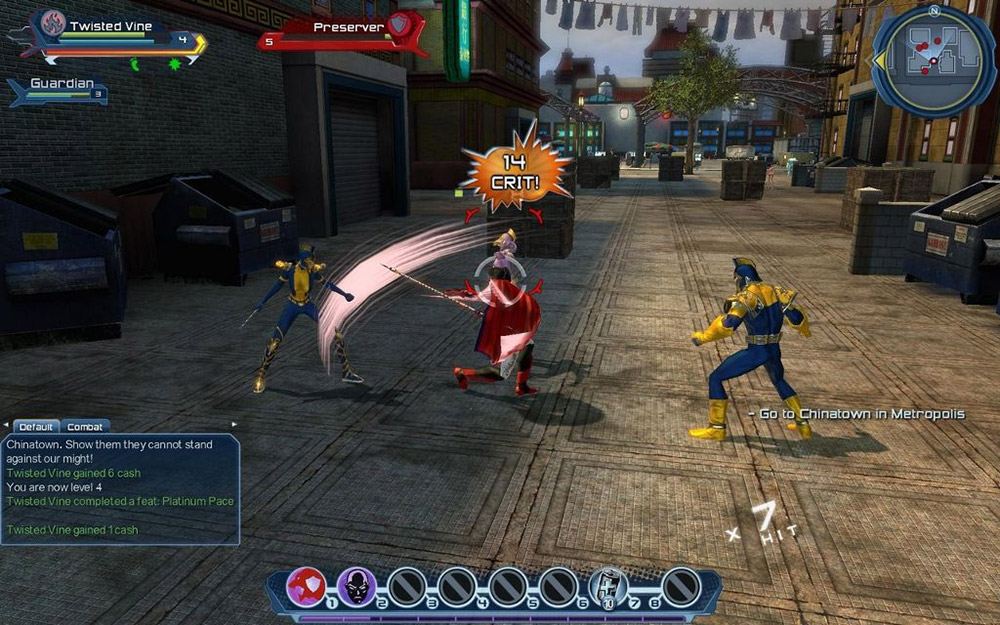Click the right arrow above the chat window
Viewport: 1000px width, 625px height.
pos(236,425)
